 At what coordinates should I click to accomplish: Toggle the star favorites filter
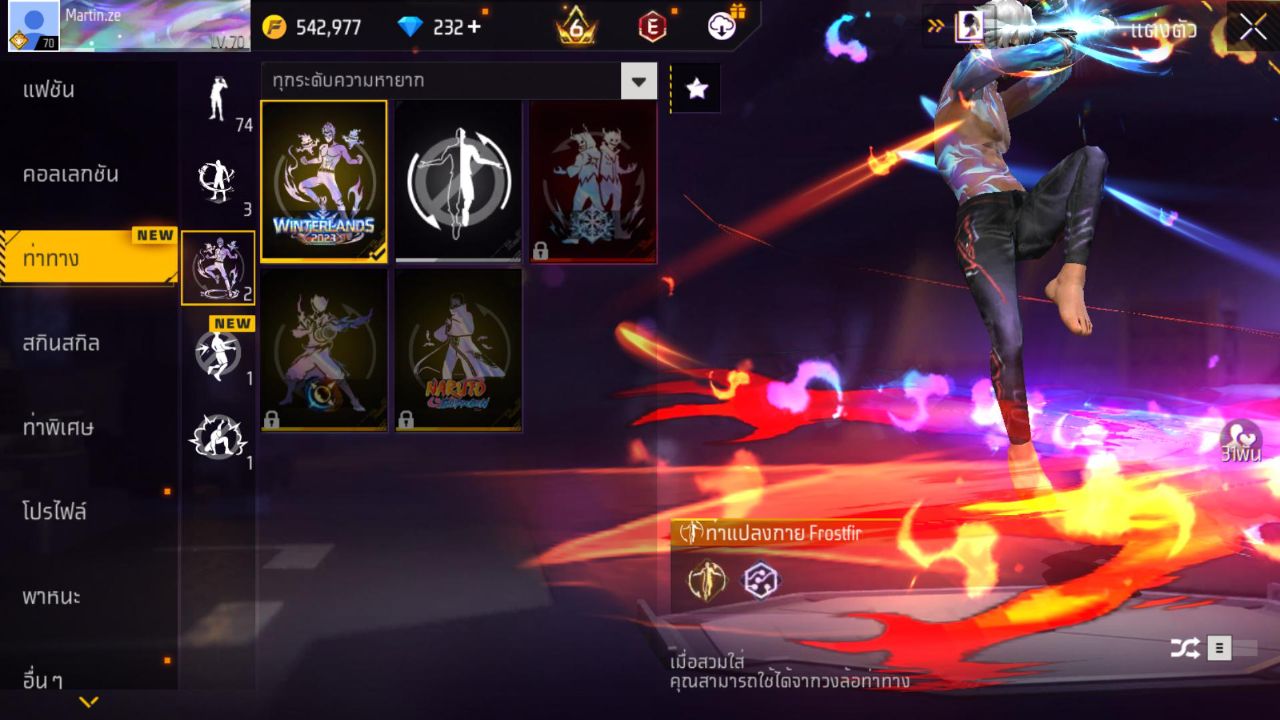(x=696, y=89)
